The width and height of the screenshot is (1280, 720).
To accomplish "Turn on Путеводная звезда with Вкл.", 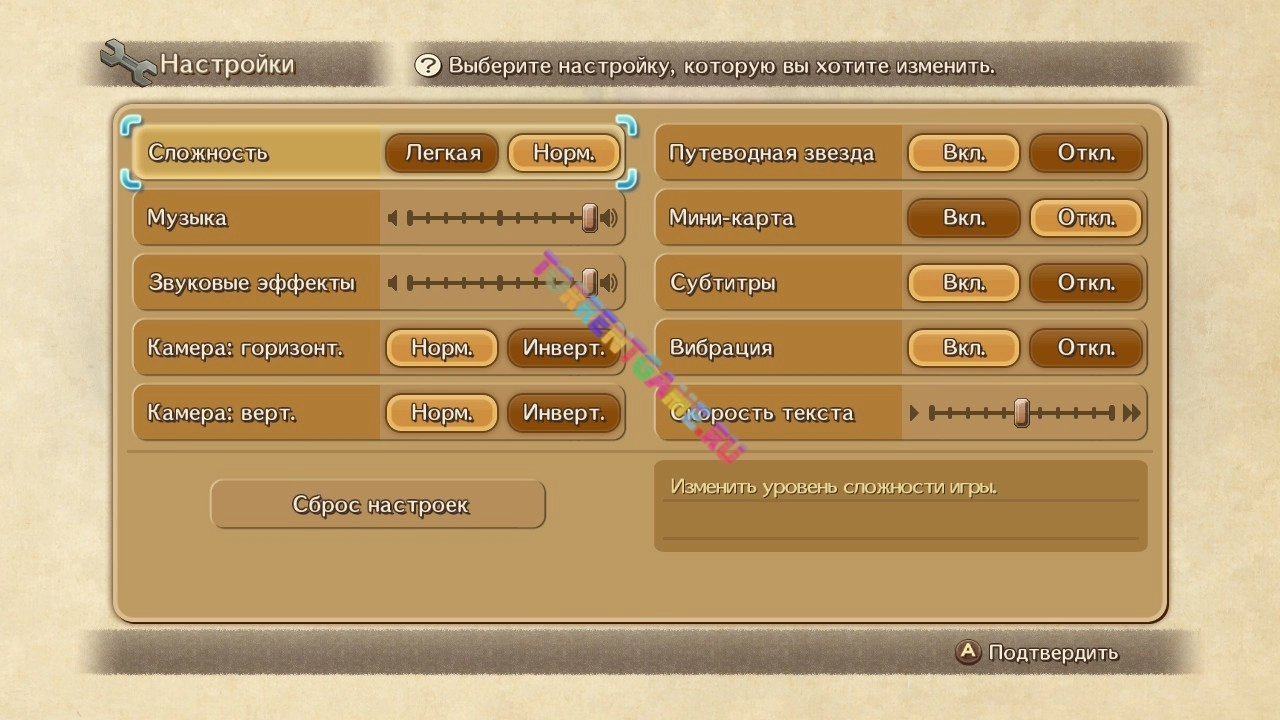I will [x=964, y=153].
